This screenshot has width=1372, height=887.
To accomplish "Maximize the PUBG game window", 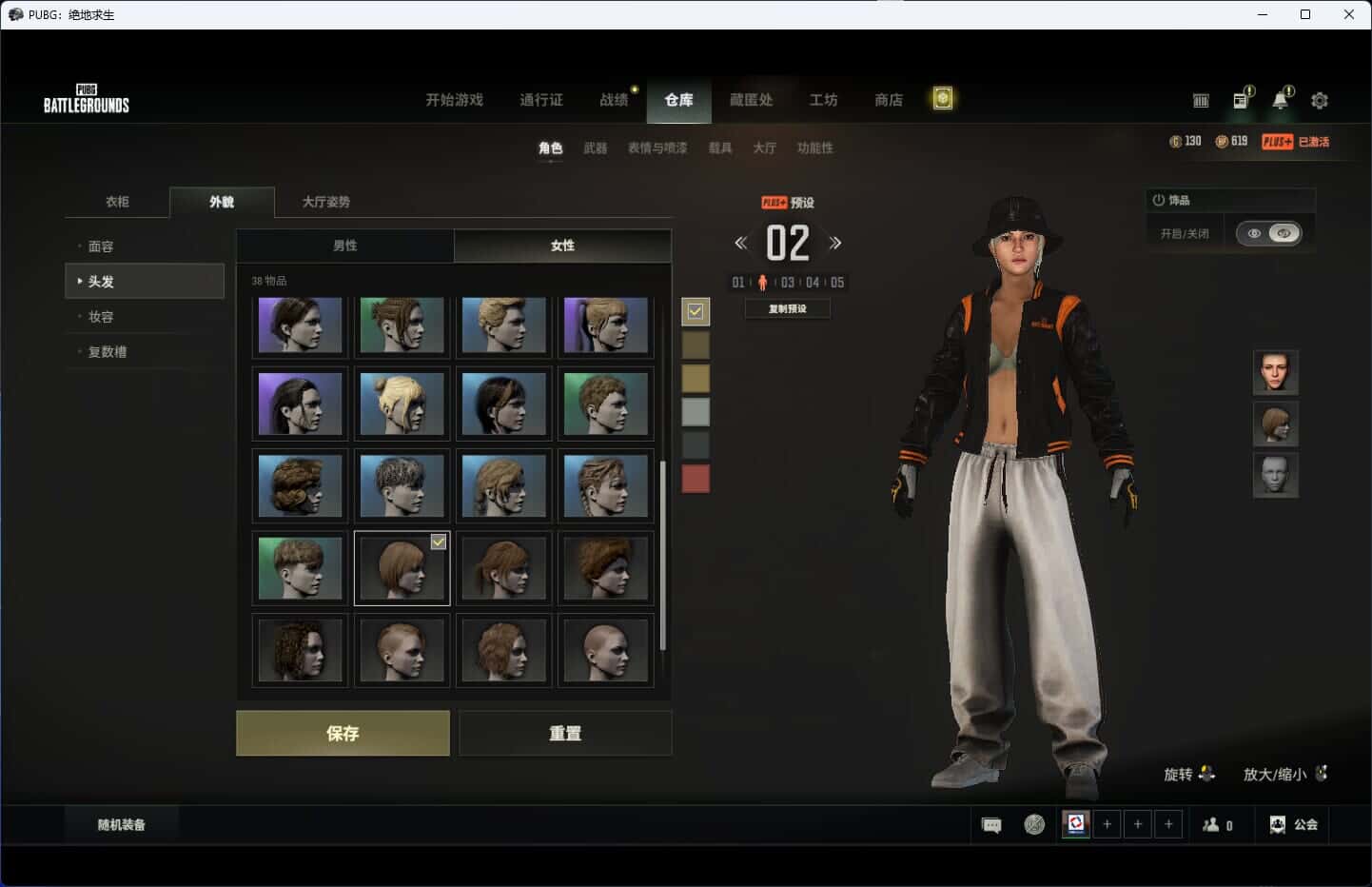I will (1305, 14).
